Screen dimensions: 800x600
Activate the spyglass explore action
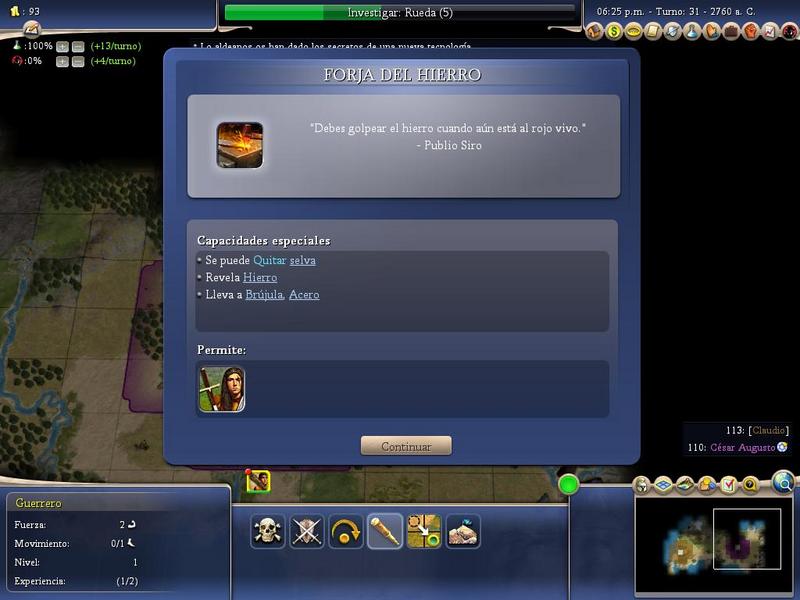pos(385,531)
